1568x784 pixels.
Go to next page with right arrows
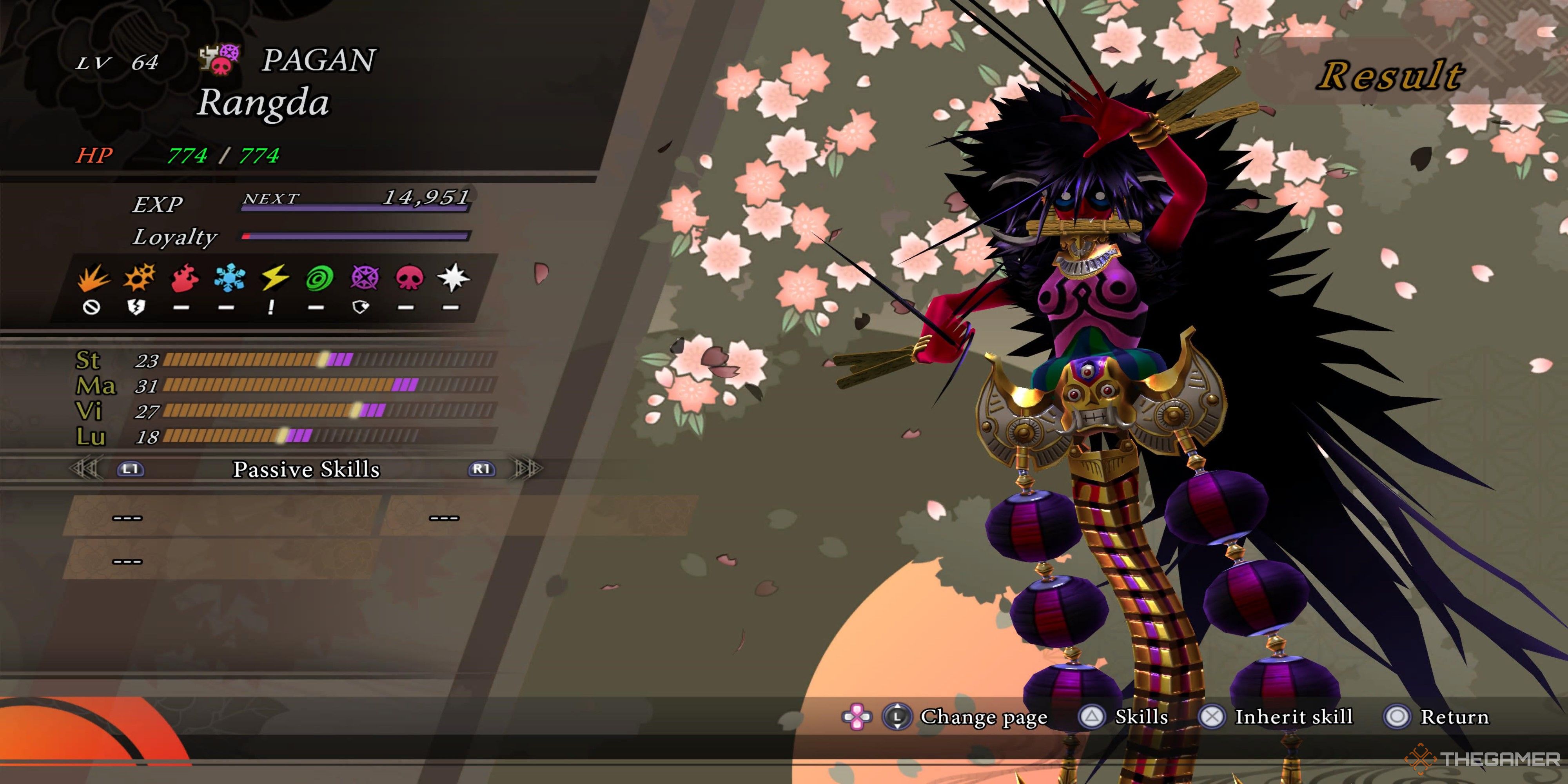526,469
